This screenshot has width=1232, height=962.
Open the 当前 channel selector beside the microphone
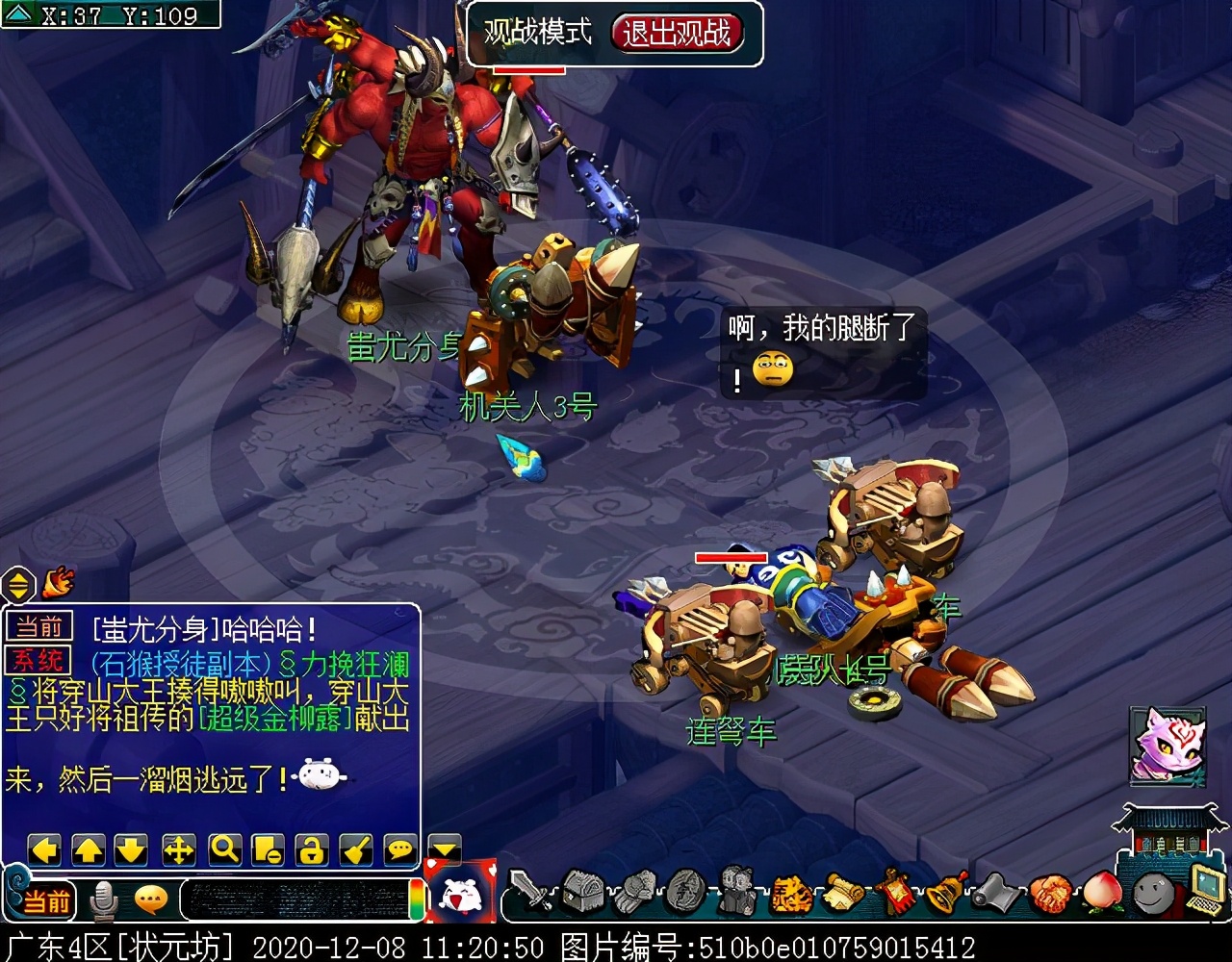(46, 901)
